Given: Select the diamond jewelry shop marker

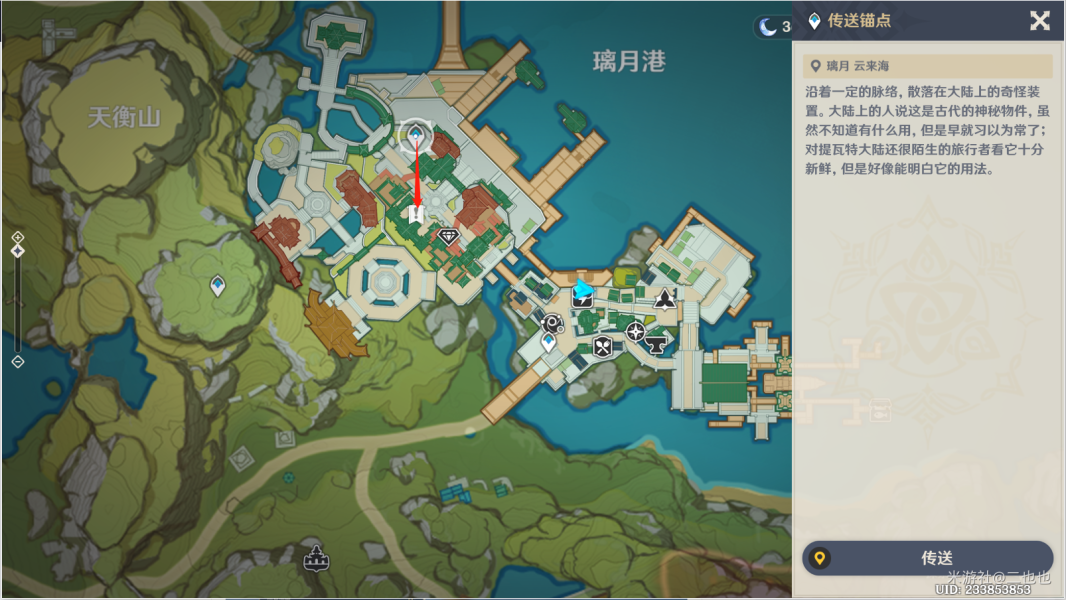Looking at the screenshot, I should (x=448, y=236).
